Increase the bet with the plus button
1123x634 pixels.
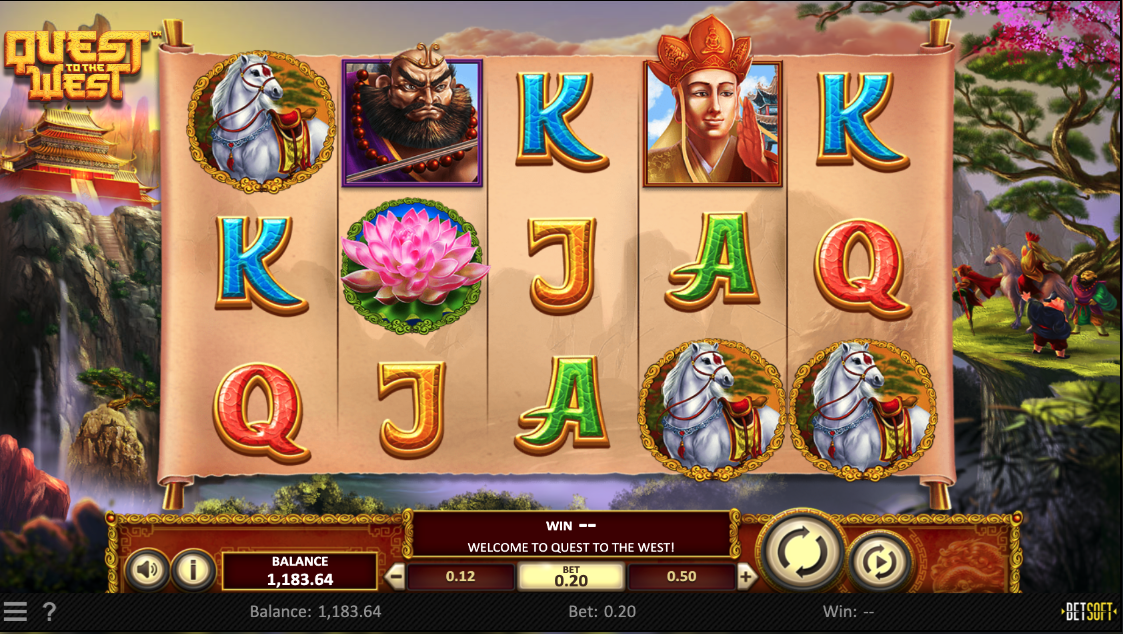(x=746, y=576)
